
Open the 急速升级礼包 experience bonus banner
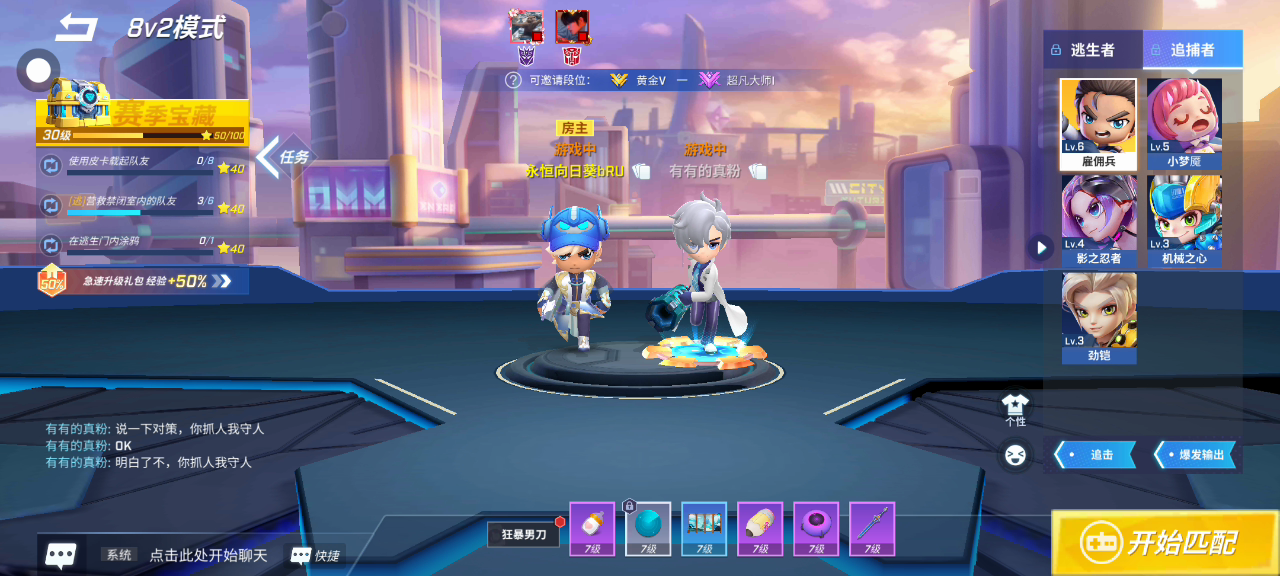[140, 281]
